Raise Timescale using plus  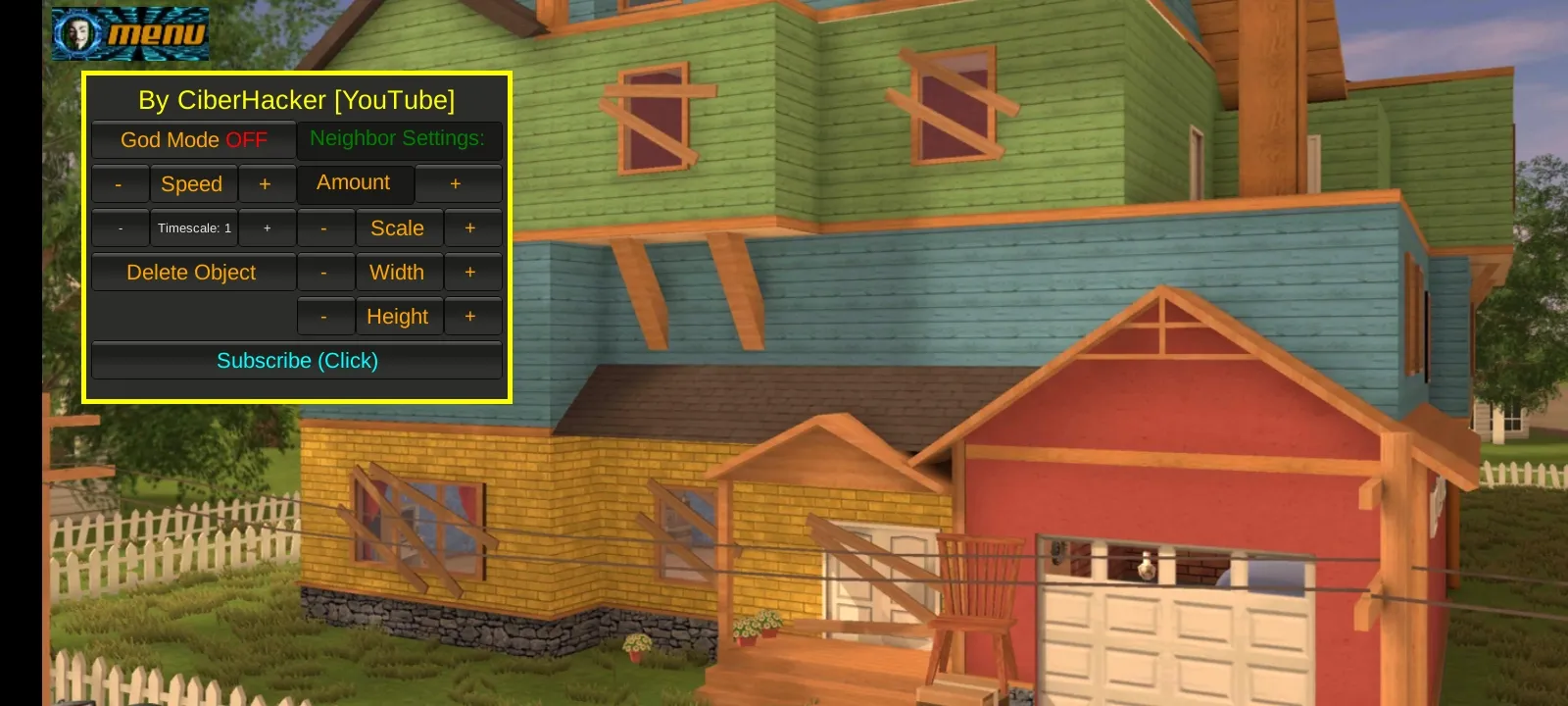pyautogui.click(x=268, y=227)
